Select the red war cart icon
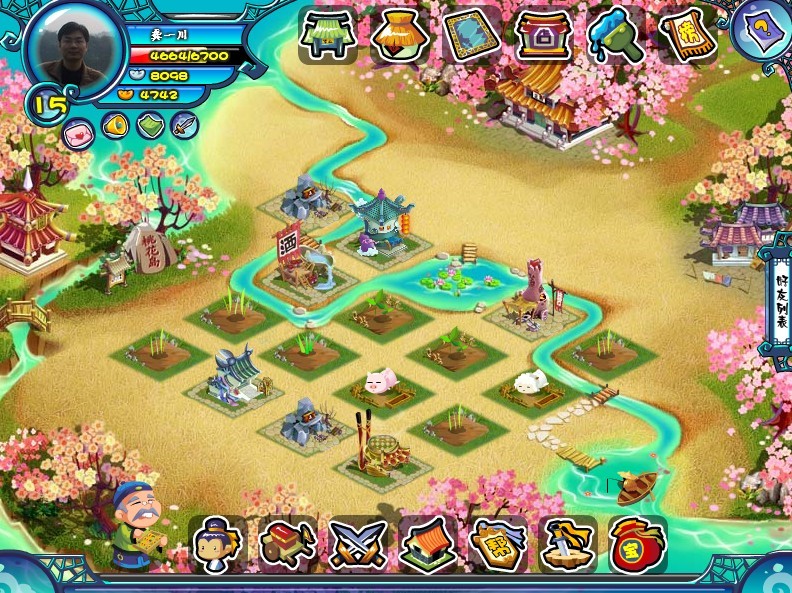 288,544
